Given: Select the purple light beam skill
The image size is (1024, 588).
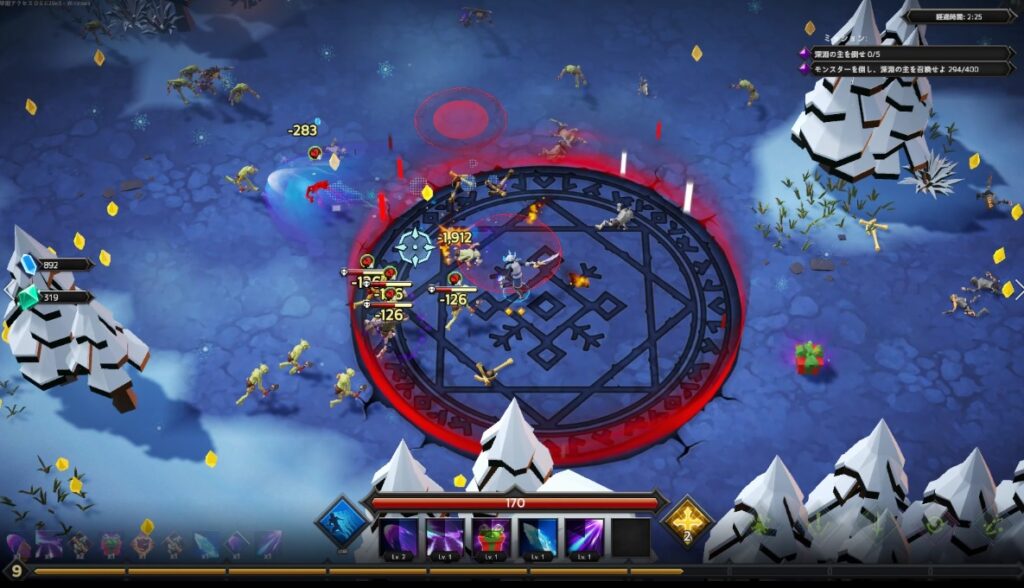Looking at the screenshot, I should (x=584, y=537).
